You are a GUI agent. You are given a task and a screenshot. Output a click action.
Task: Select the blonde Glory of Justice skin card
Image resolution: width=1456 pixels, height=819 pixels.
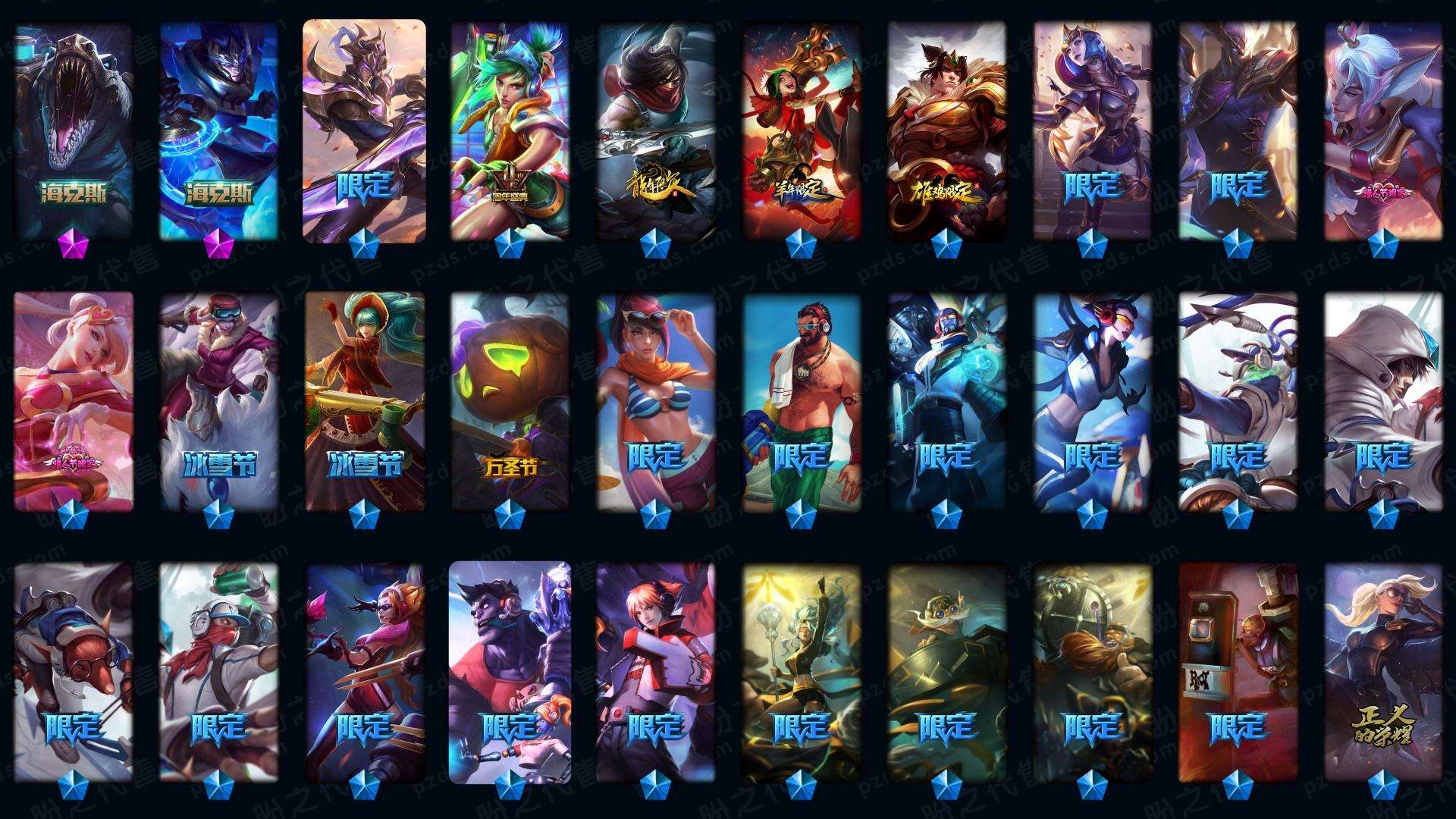(1383, 671)
